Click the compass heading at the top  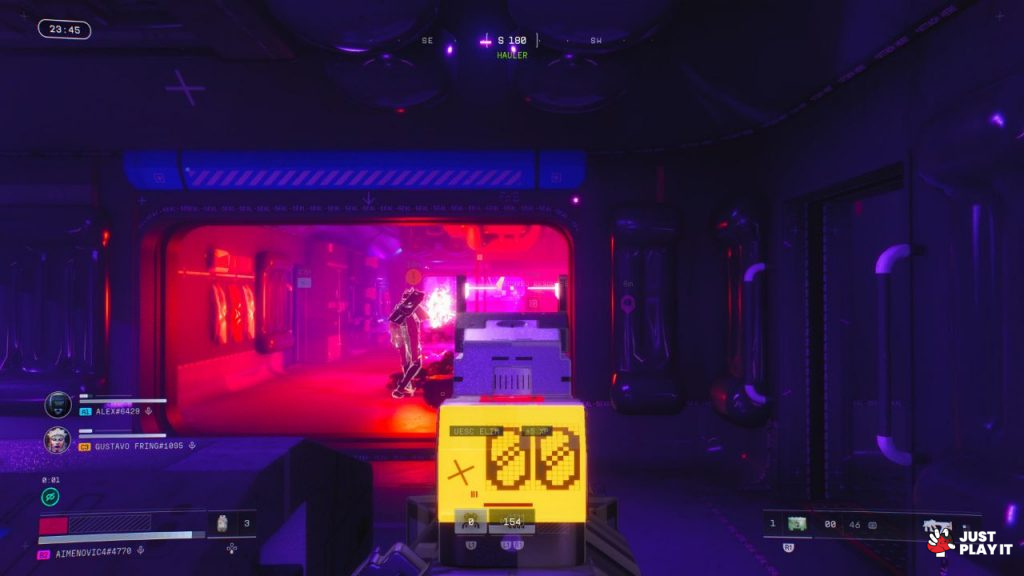click(x=512, y=41)
